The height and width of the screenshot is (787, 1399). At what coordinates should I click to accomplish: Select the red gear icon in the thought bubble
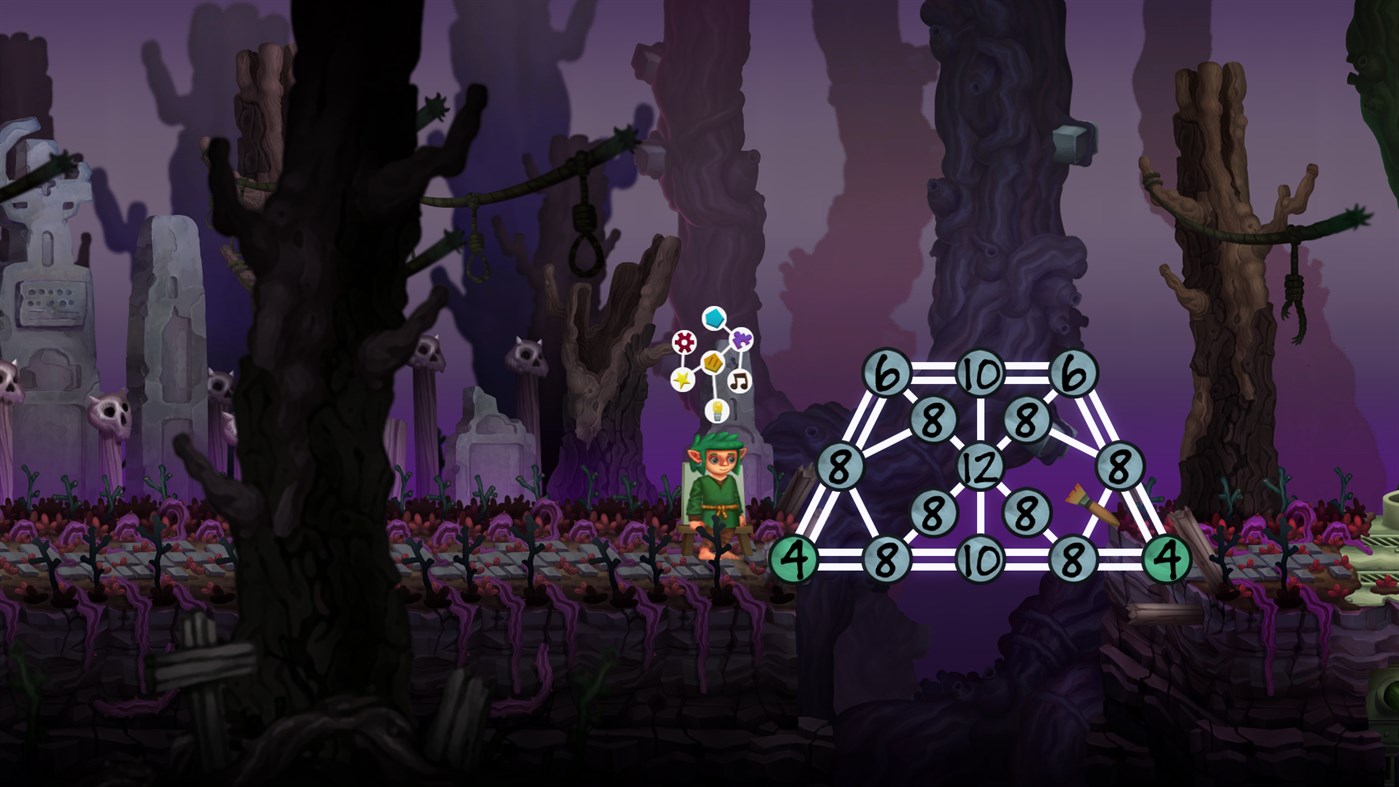(x=683, y=340)
